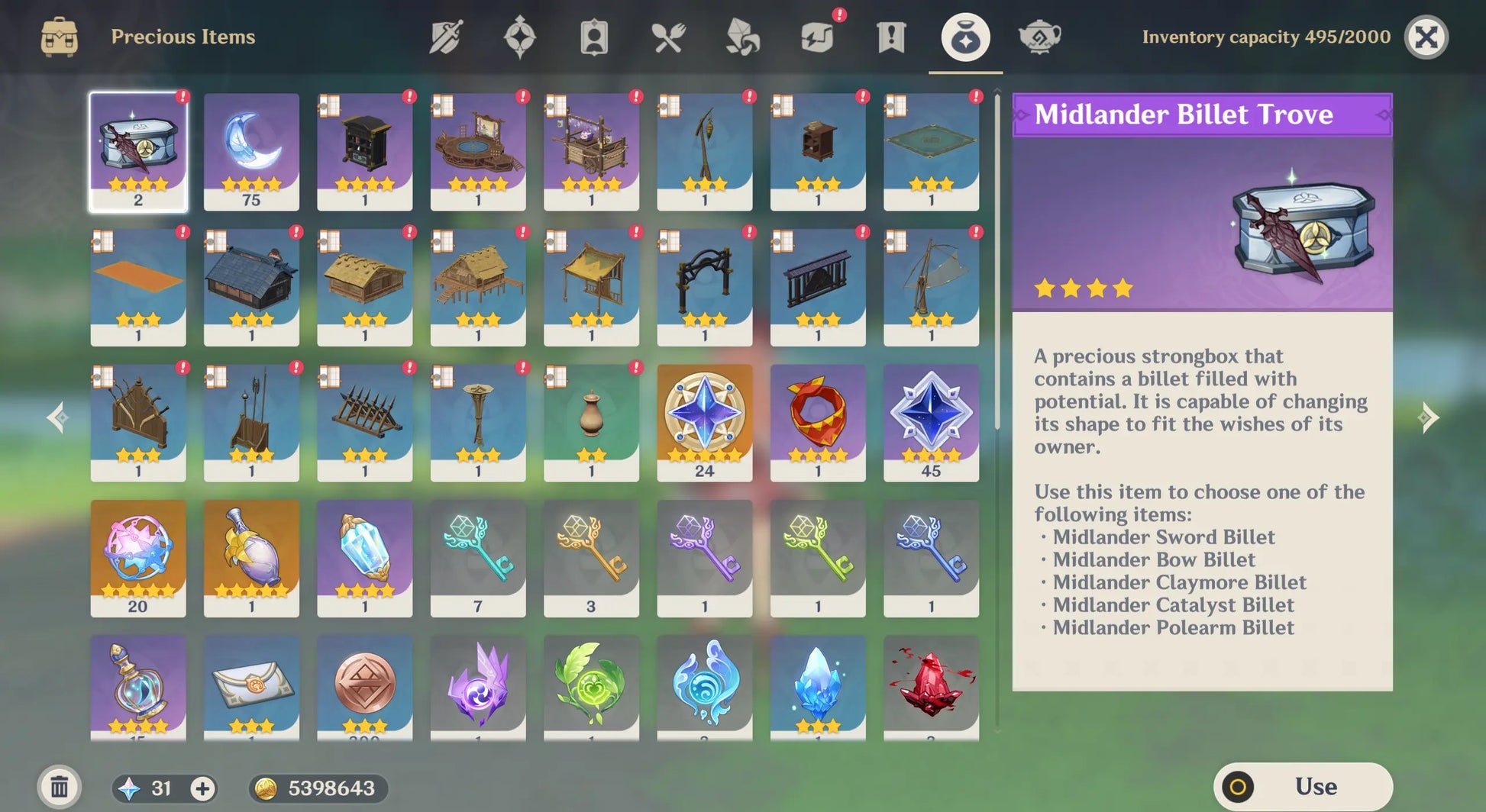Select the teal key with count 7

point(478,557)
